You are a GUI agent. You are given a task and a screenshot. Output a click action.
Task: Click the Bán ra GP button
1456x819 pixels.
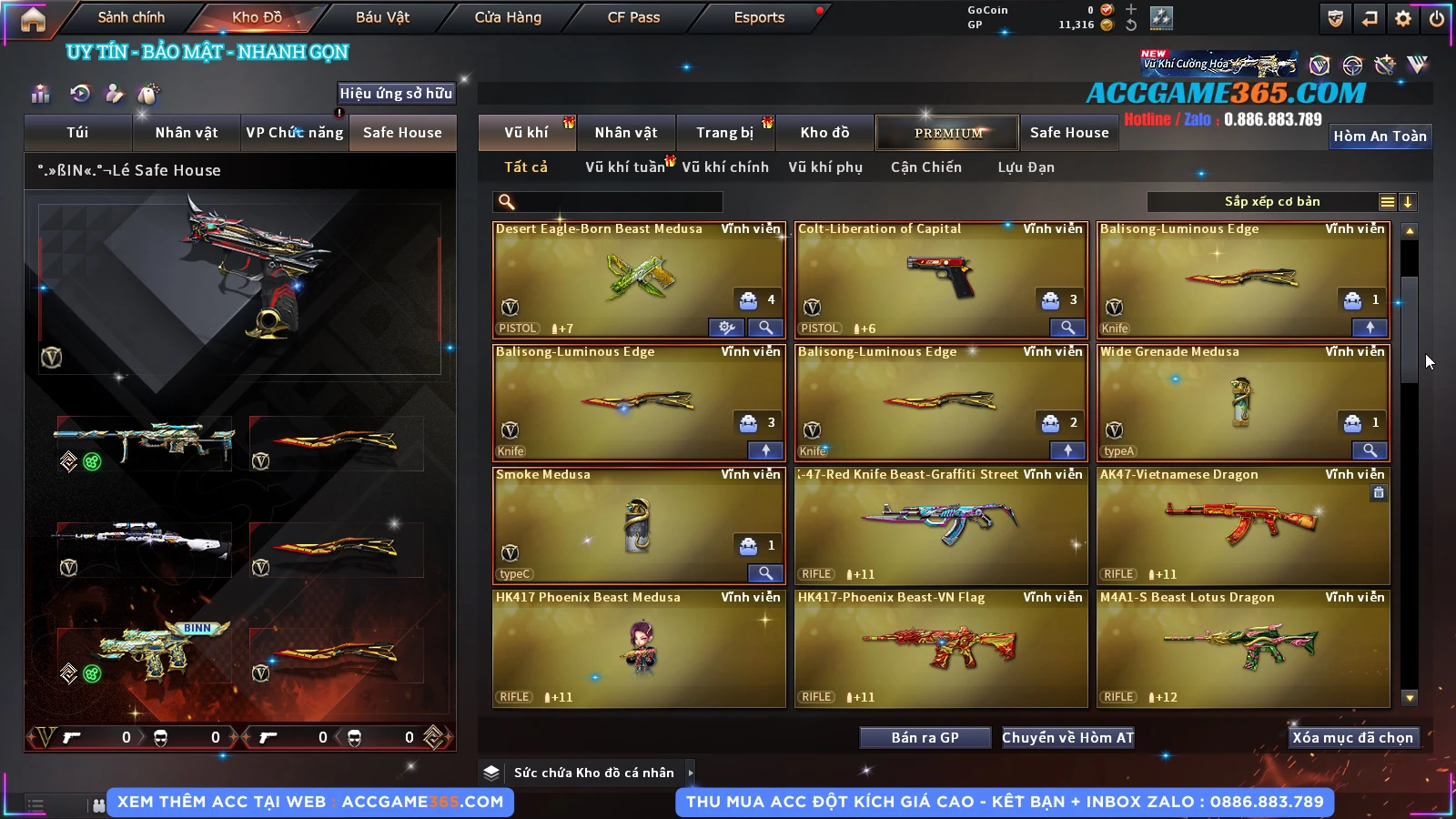(x=925, y=738)
